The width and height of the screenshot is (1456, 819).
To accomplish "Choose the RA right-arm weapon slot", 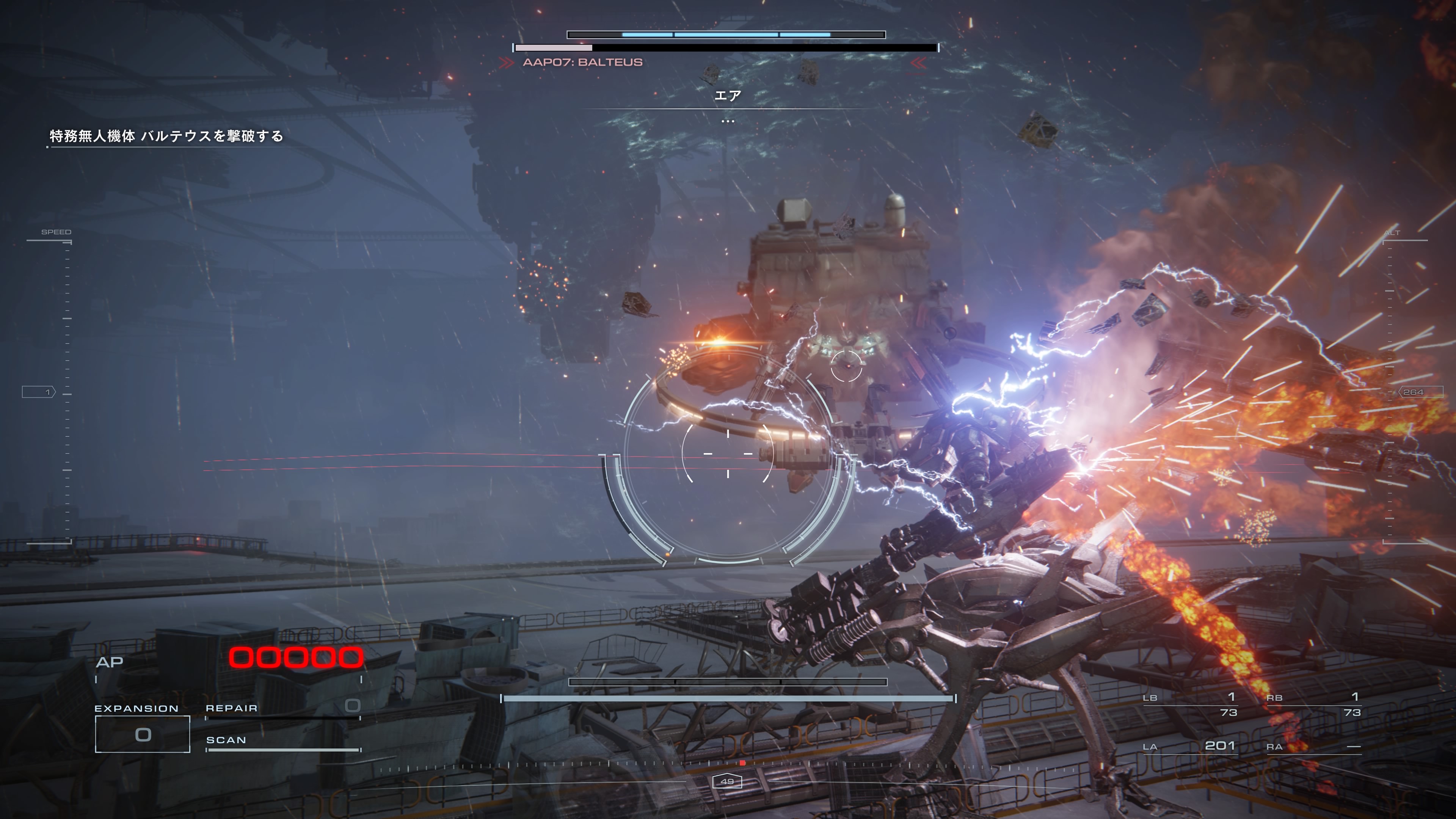I will [x=1313, y=747].
